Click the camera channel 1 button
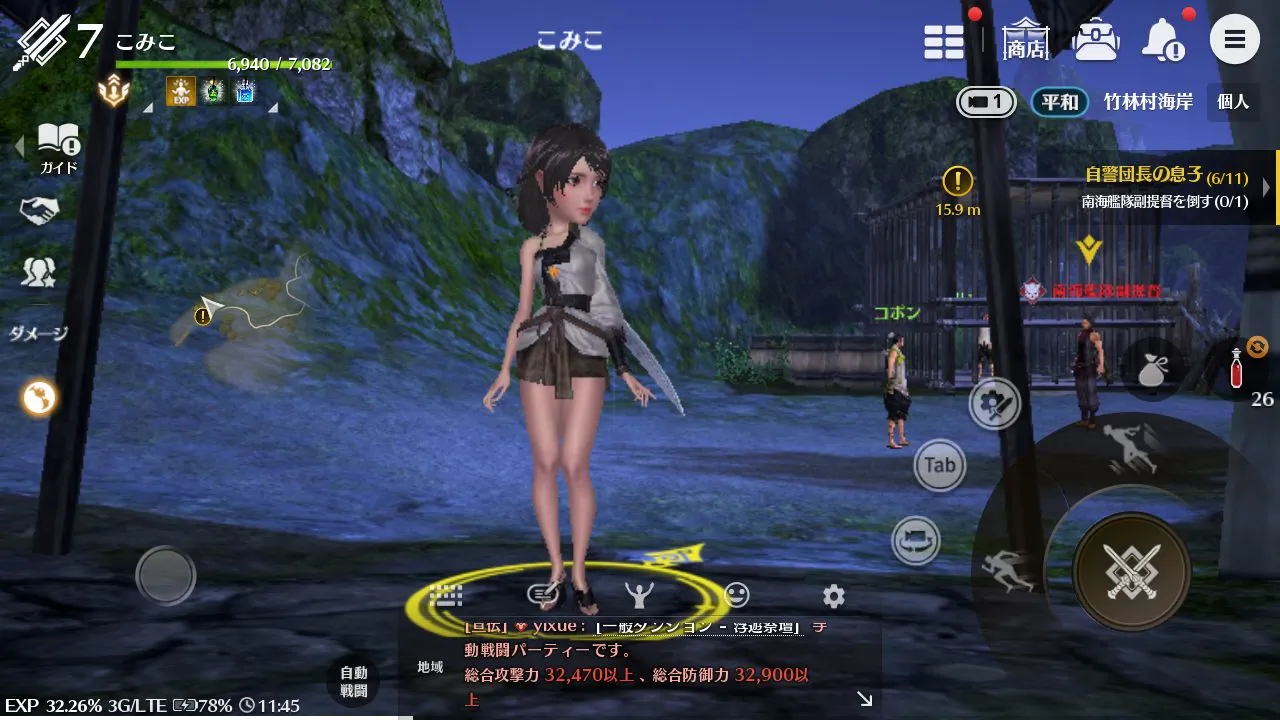This screenshot has width=1280, height=720. click(x=986, y=102)
